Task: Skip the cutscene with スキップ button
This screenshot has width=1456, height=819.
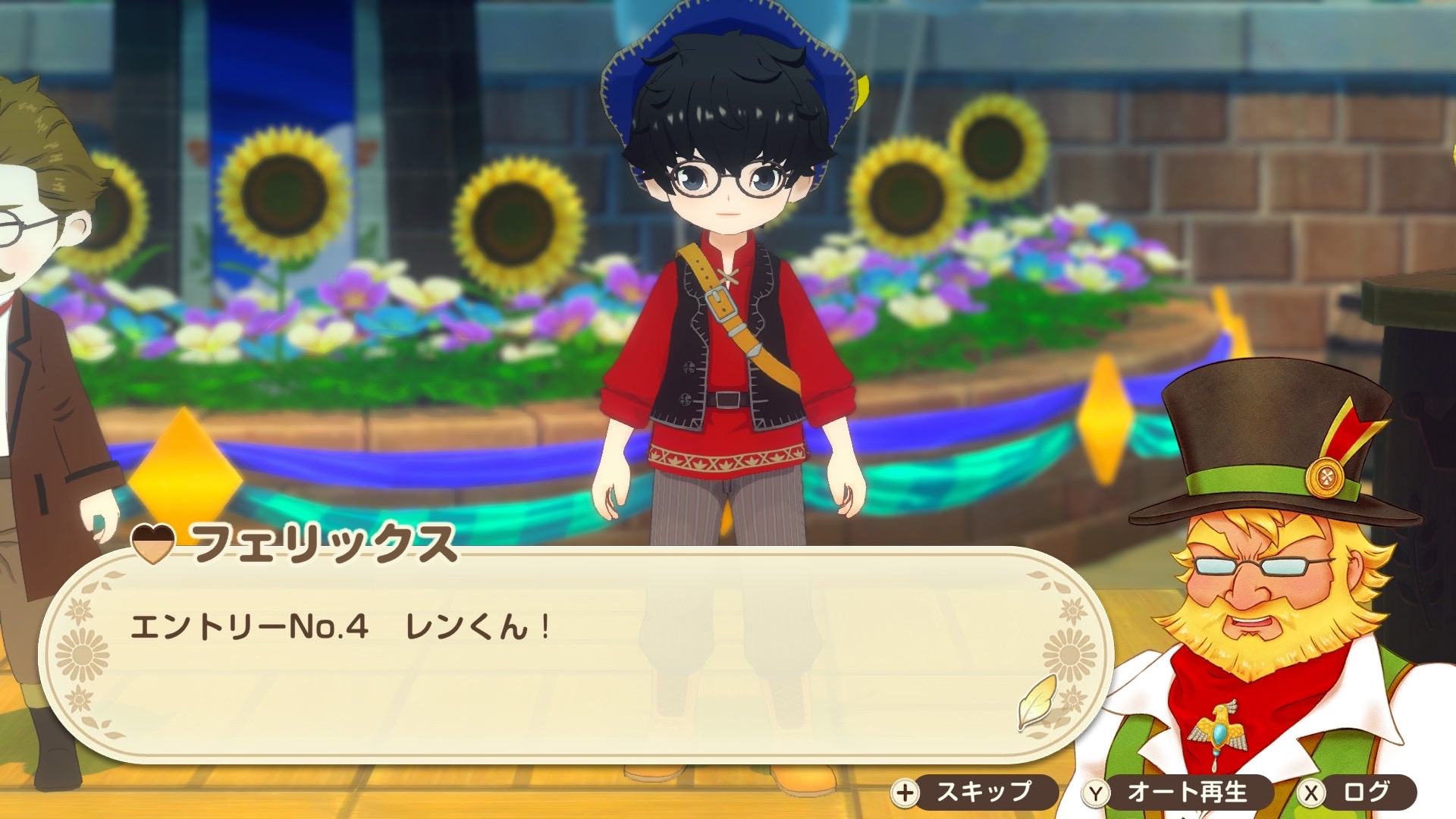Action: click(x=974, y=793)
